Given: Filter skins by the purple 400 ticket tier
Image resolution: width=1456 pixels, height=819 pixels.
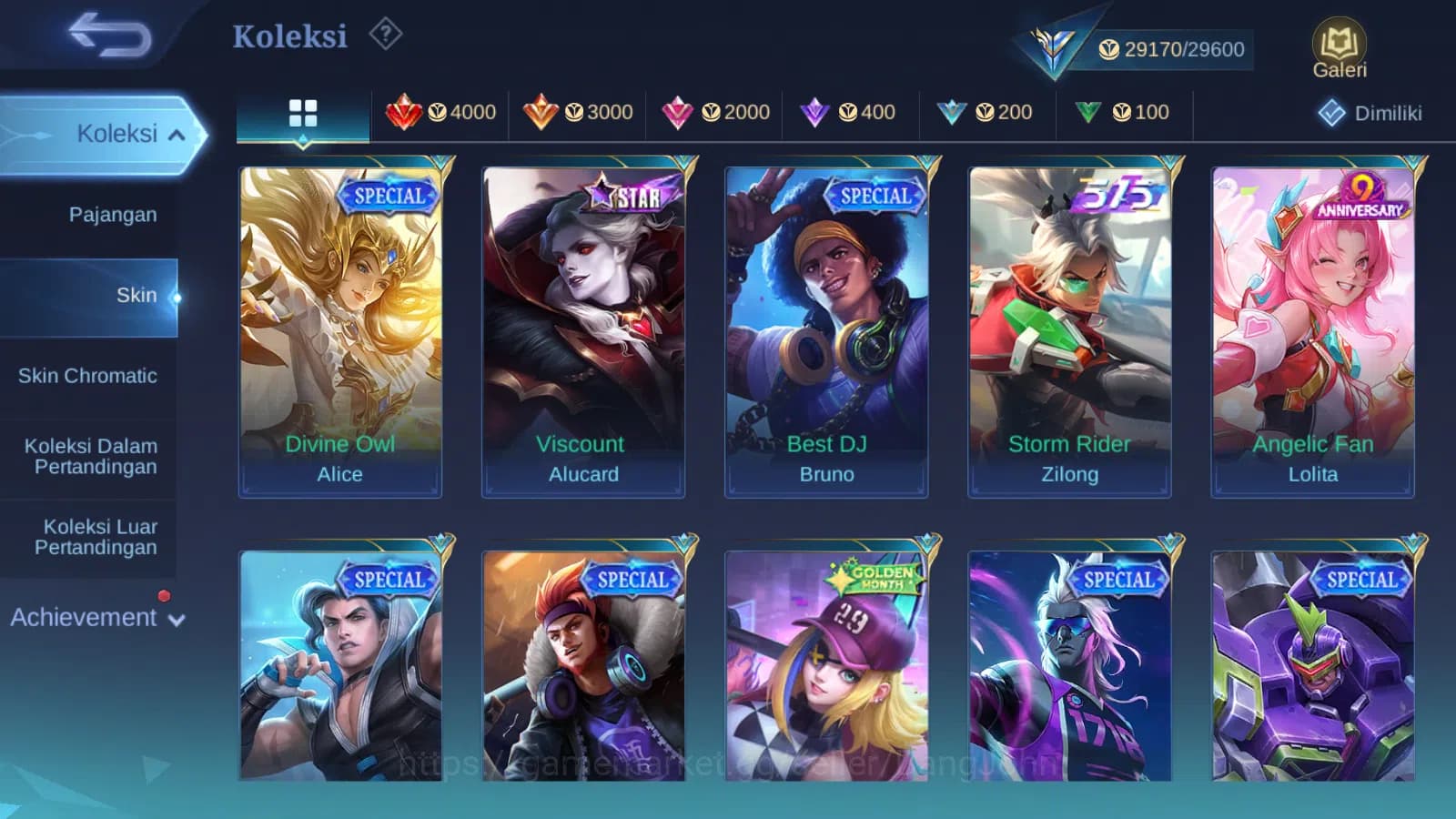Looking at the screenshot, I should point(851,112).
